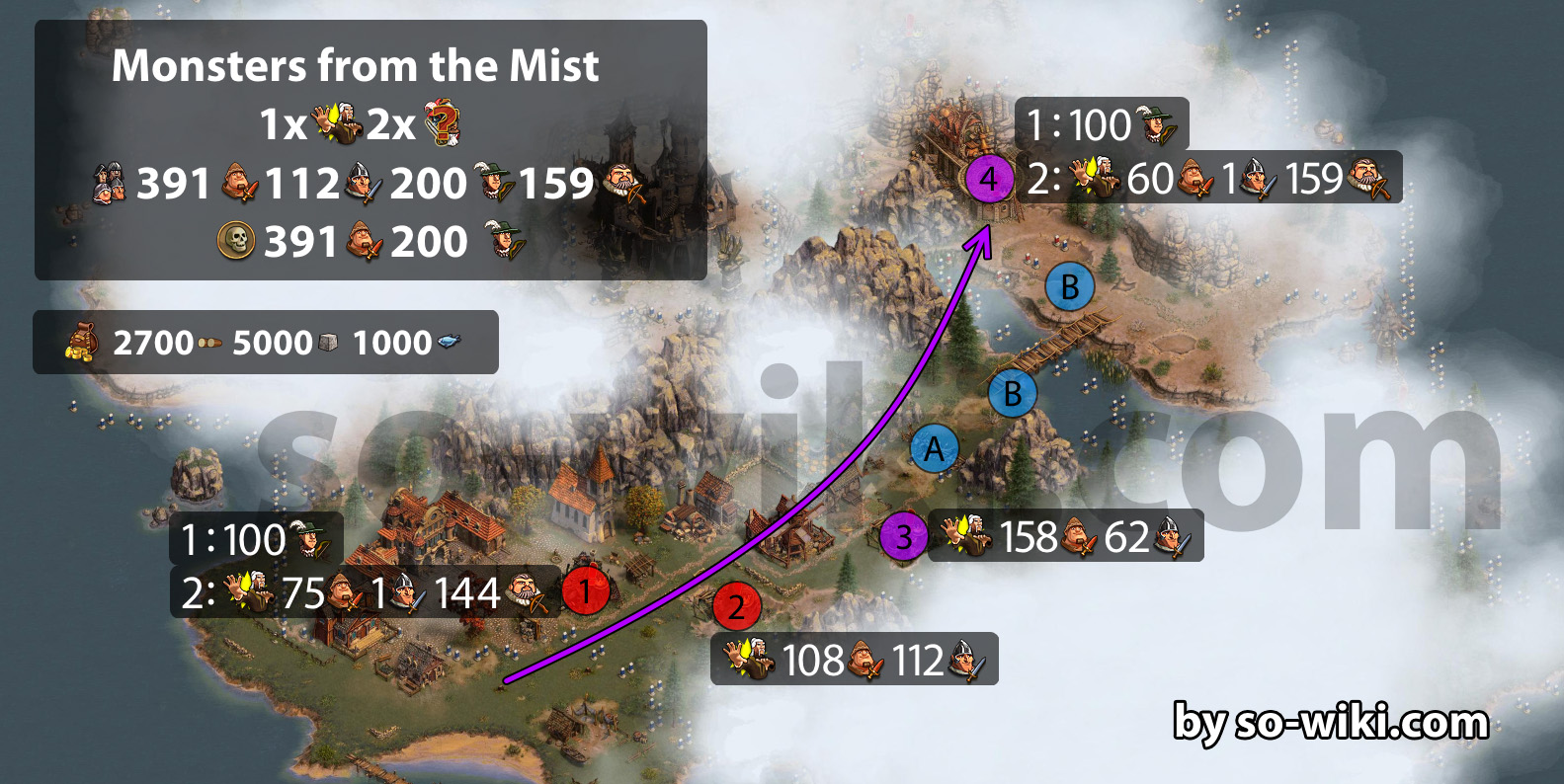
Task: Click red camp marker number 2
Action: 736,607
